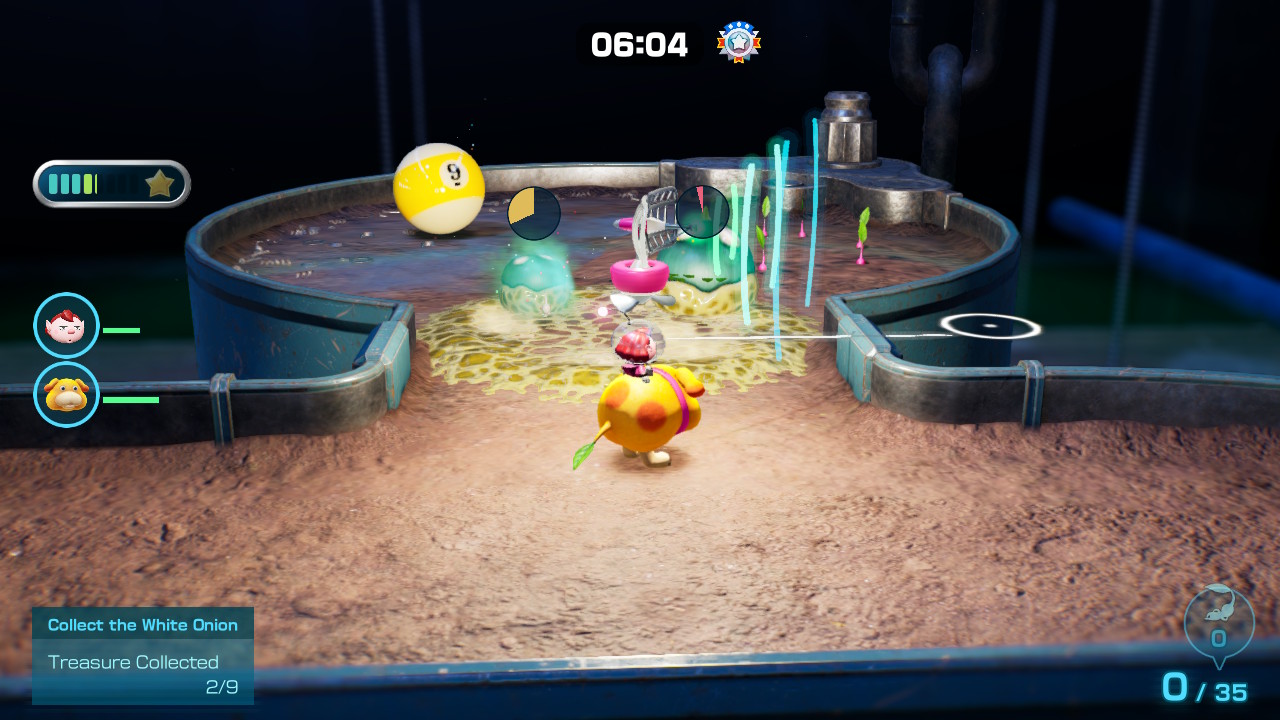This screenshot has width=1280, height=720.
Task: Click the platinum medal icon beside the timer
Action: point(737,43)
